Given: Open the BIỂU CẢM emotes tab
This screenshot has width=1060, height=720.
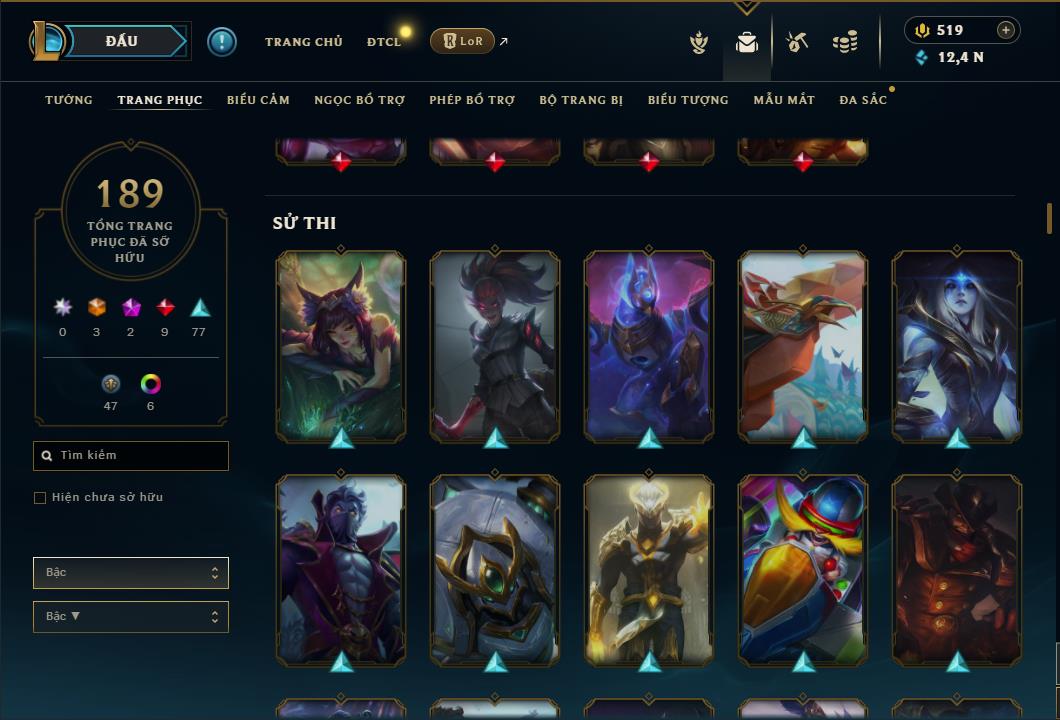Looking at the screenshot, I should [258, 100].
